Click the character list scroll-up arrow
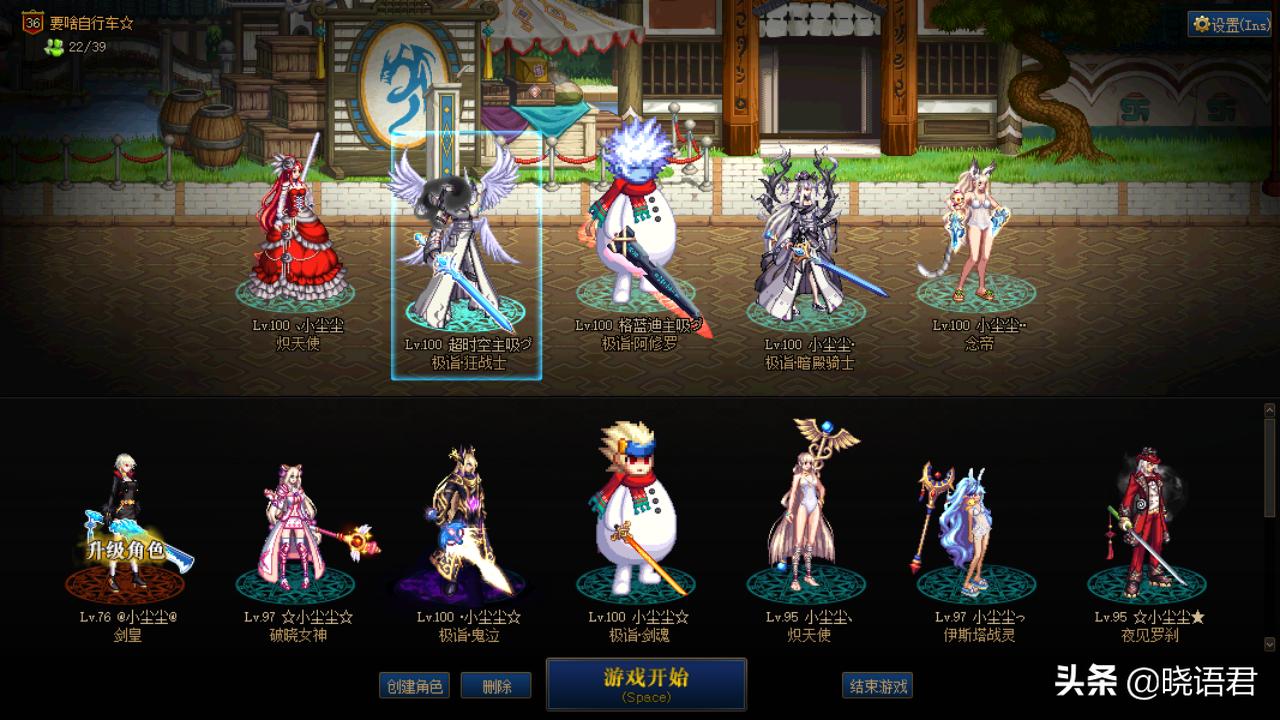 [1270, 409]
